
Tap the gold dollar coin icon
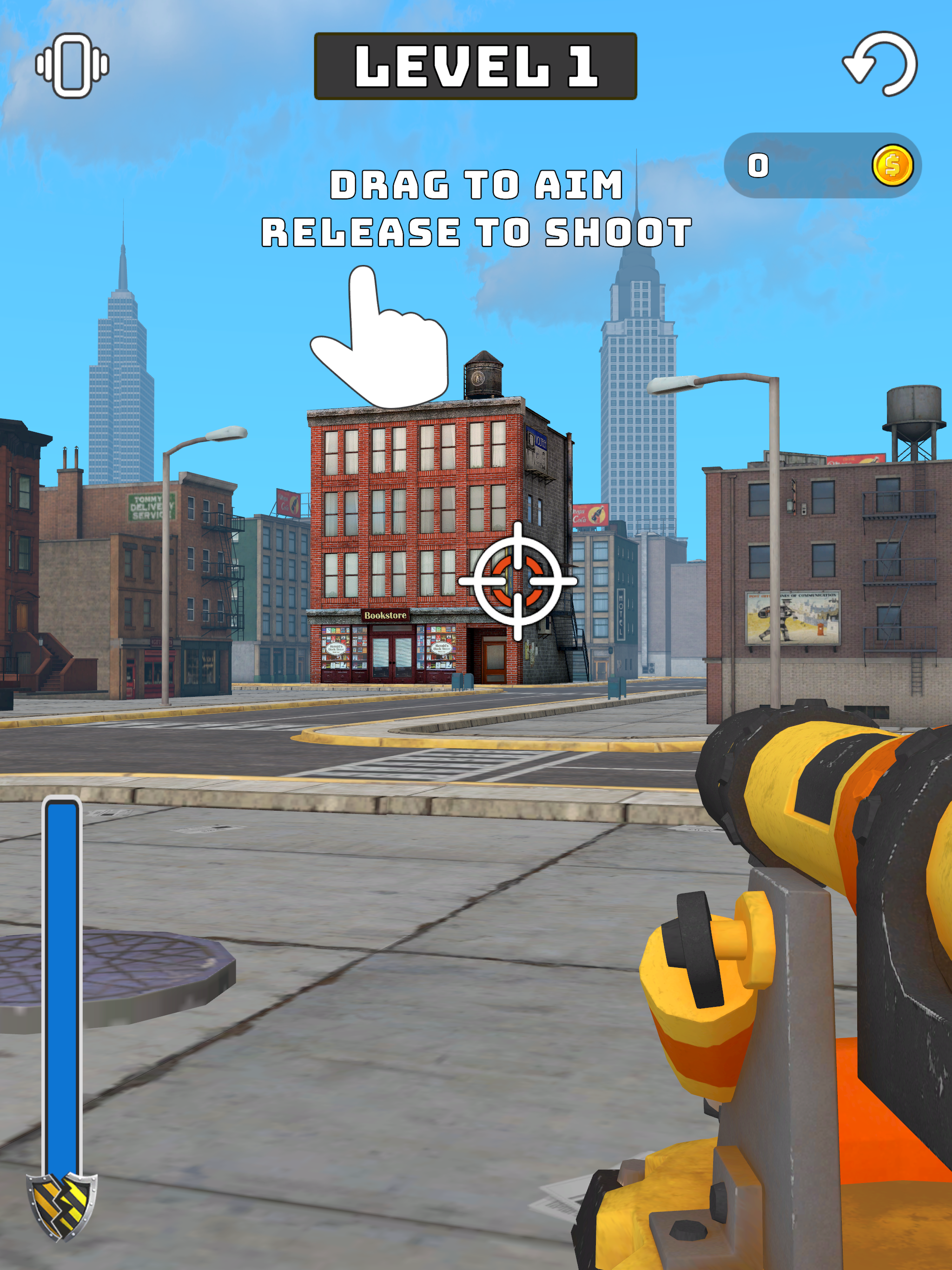pyautogui.click(x=894, y=166)
